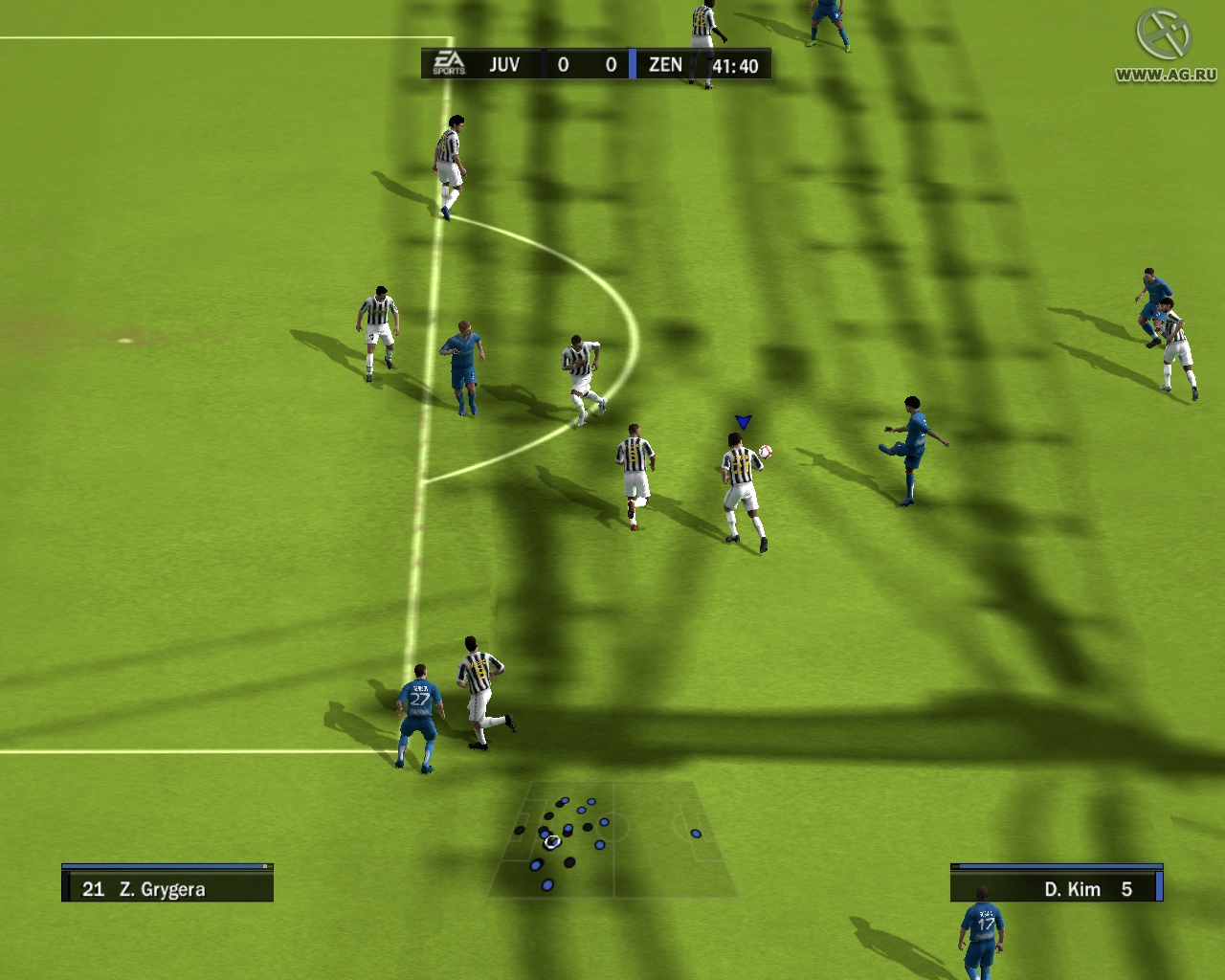Expand the 41:40 match timer readout
Viewport: 1225px width, 980px height.
[x=735, y=64]
